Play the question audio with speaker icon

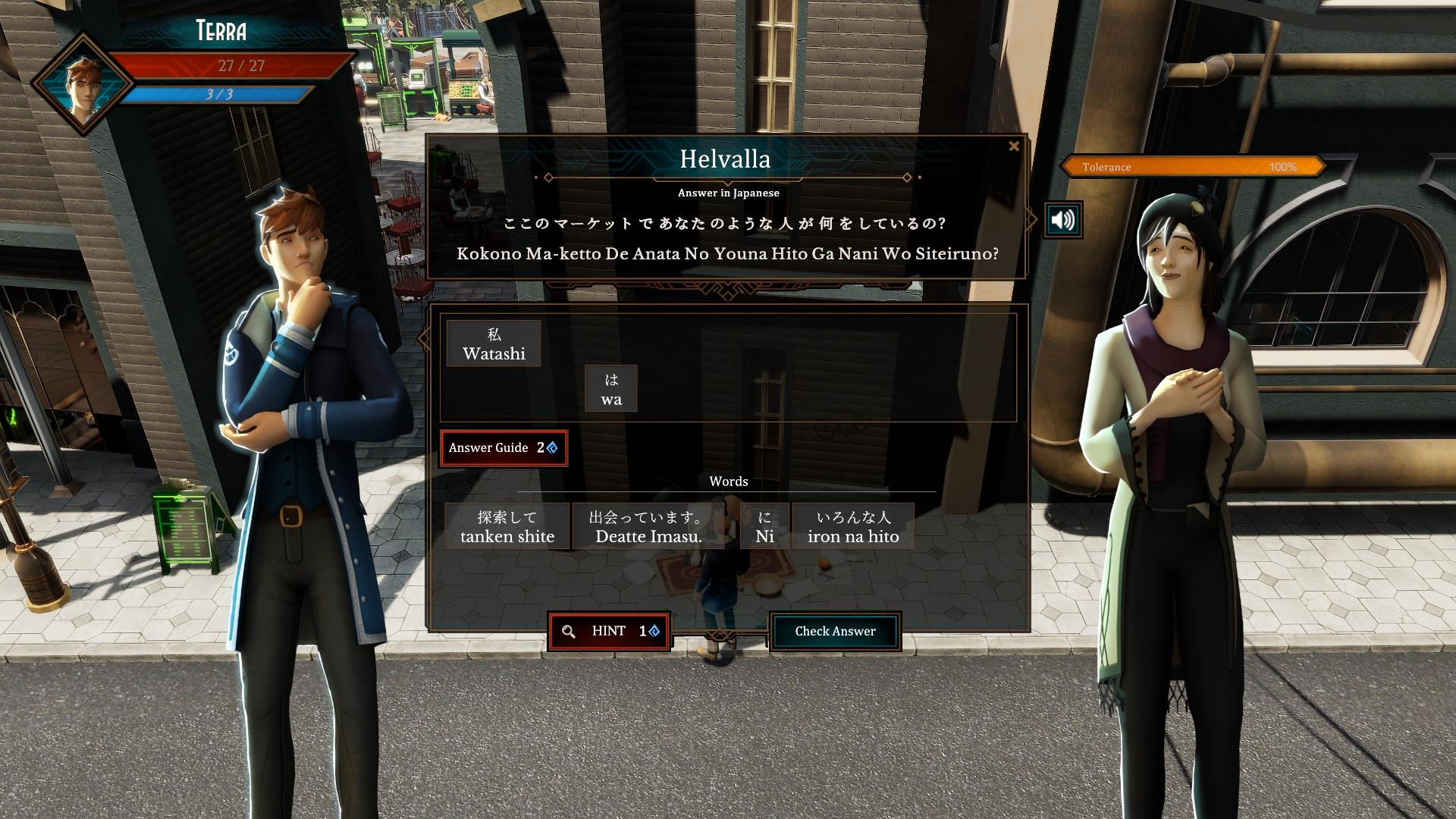pyautogui.click(x=1062, y=220)
